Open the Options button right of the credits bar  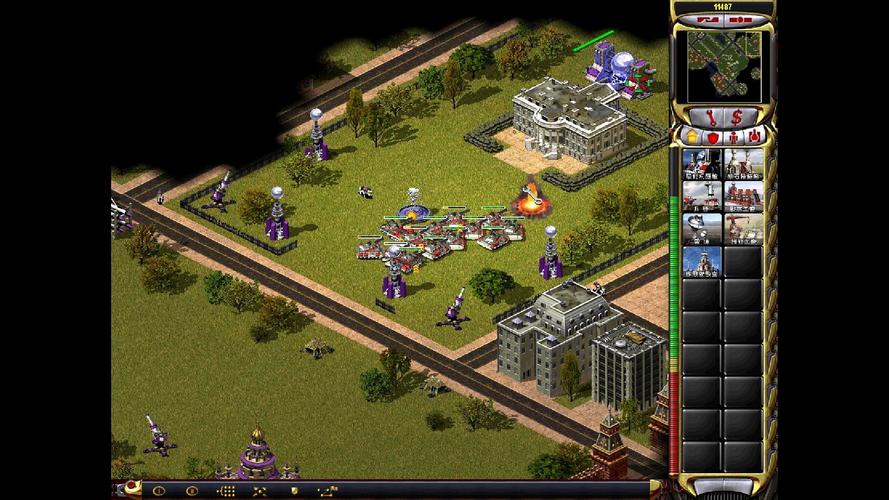(x=742, y=20)
